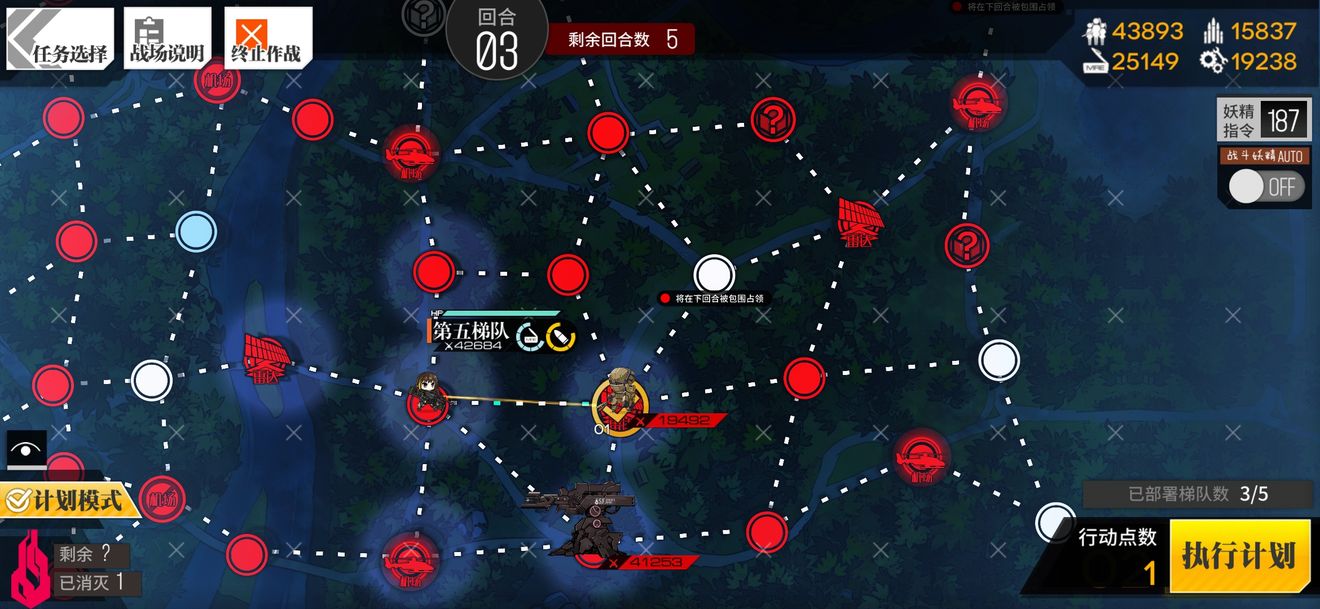Select the enemy unit with 19492 power
1320x609 pixels.
pyautogui.click(x=620, y=400)
